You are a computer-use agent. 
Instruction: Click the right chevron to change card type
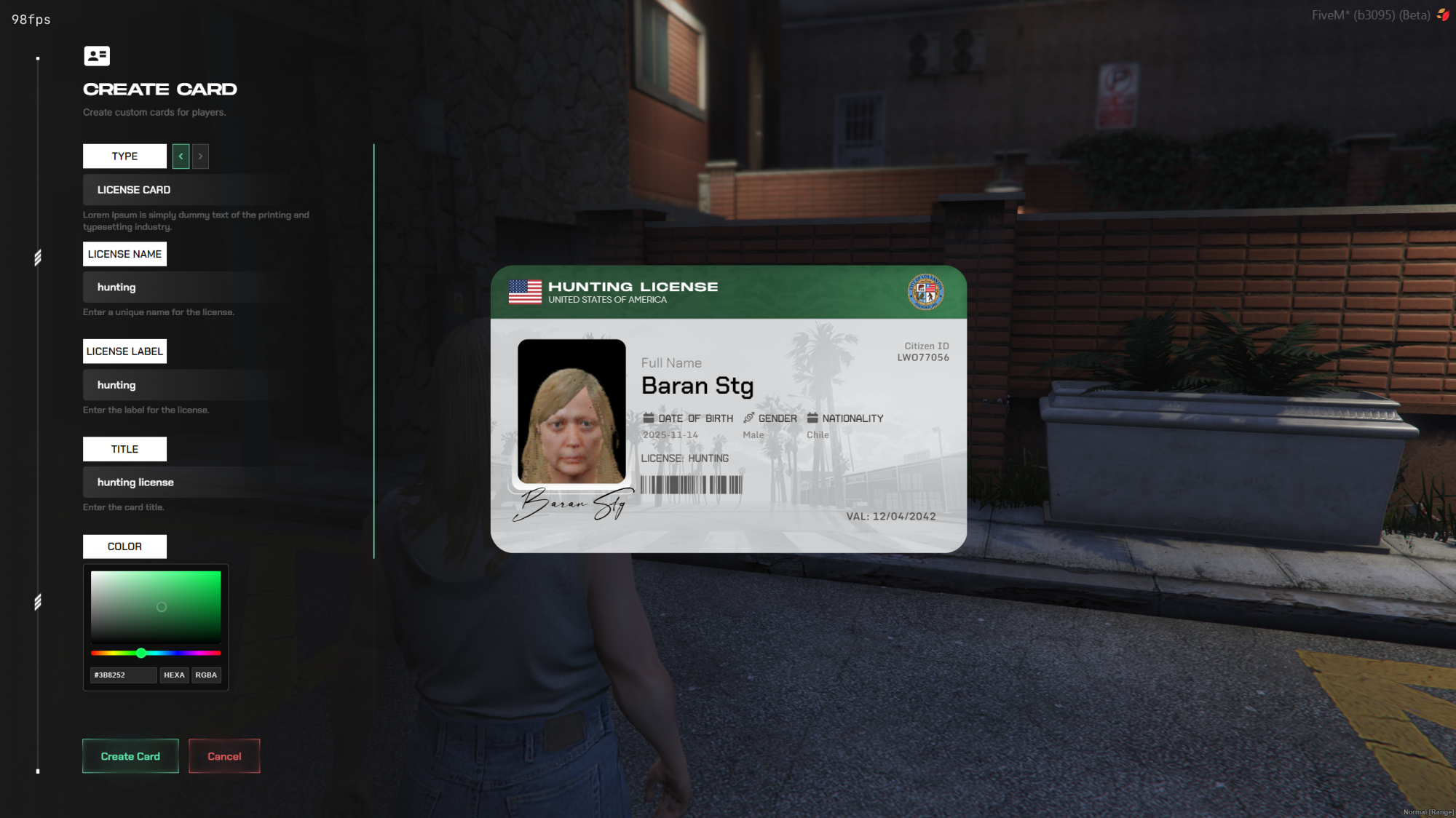(x=199, y=156)
